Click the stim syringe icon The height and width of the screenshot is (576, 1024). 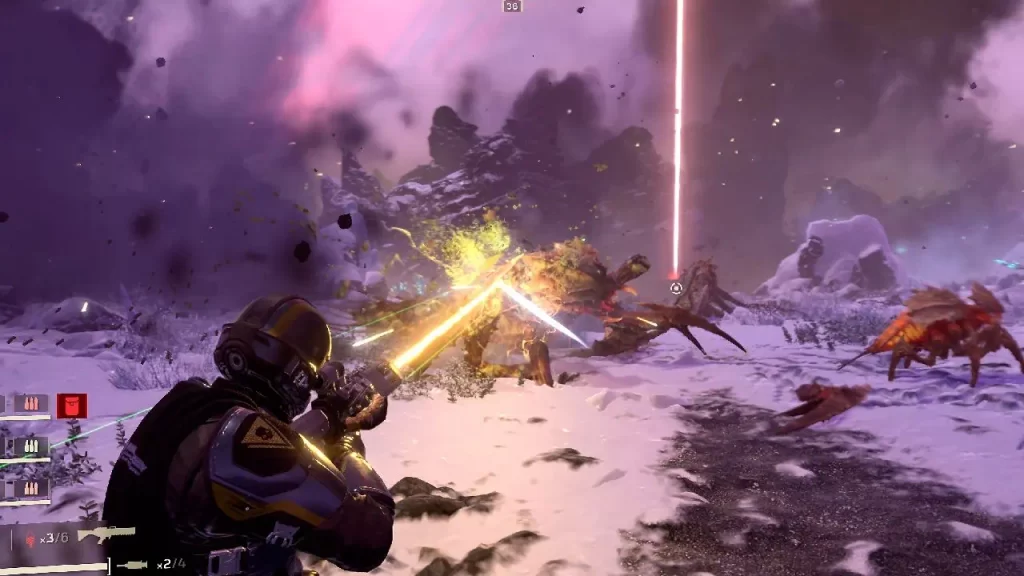(x=132, y=566)
